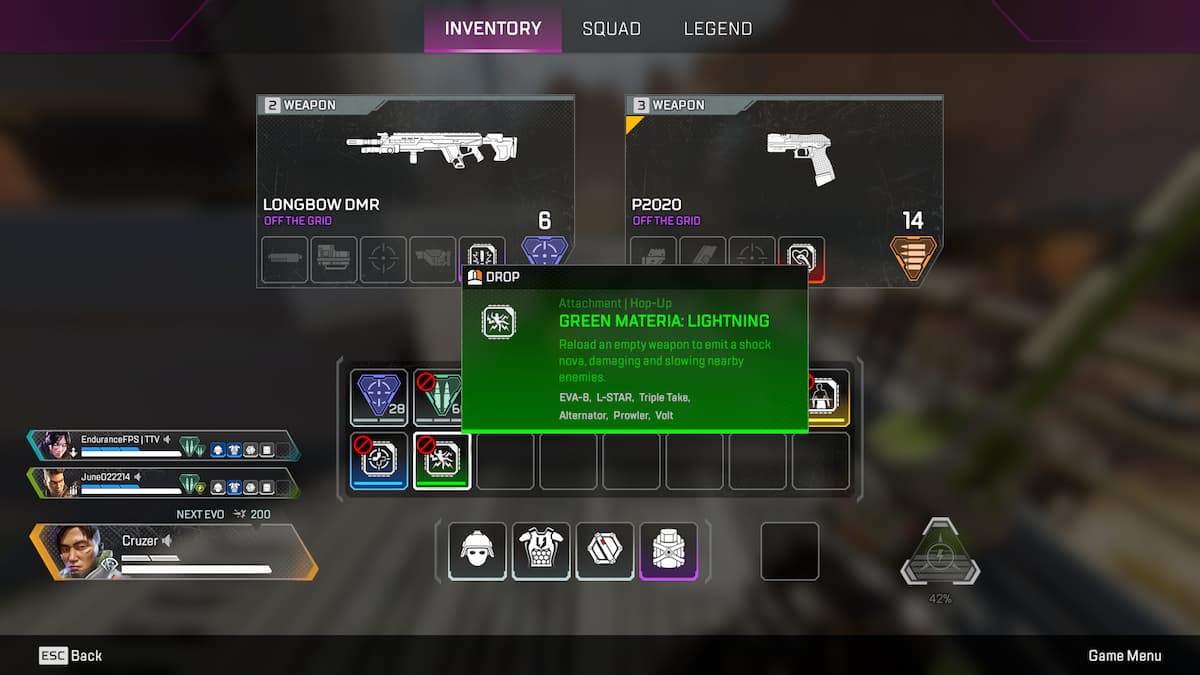Click the knockdown shield equipment slot
Viewport: 1200px width, 675px height.
click(605, 551)
